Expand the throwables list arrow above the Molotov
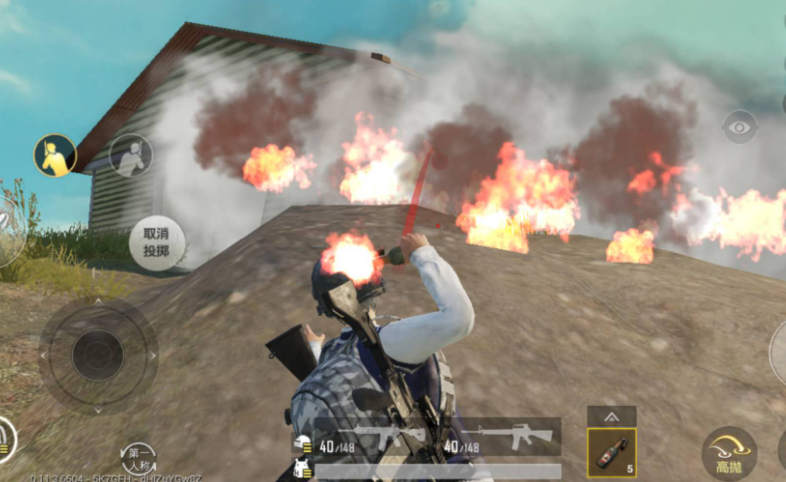This screenshot has width=786, height=482. 611,415
